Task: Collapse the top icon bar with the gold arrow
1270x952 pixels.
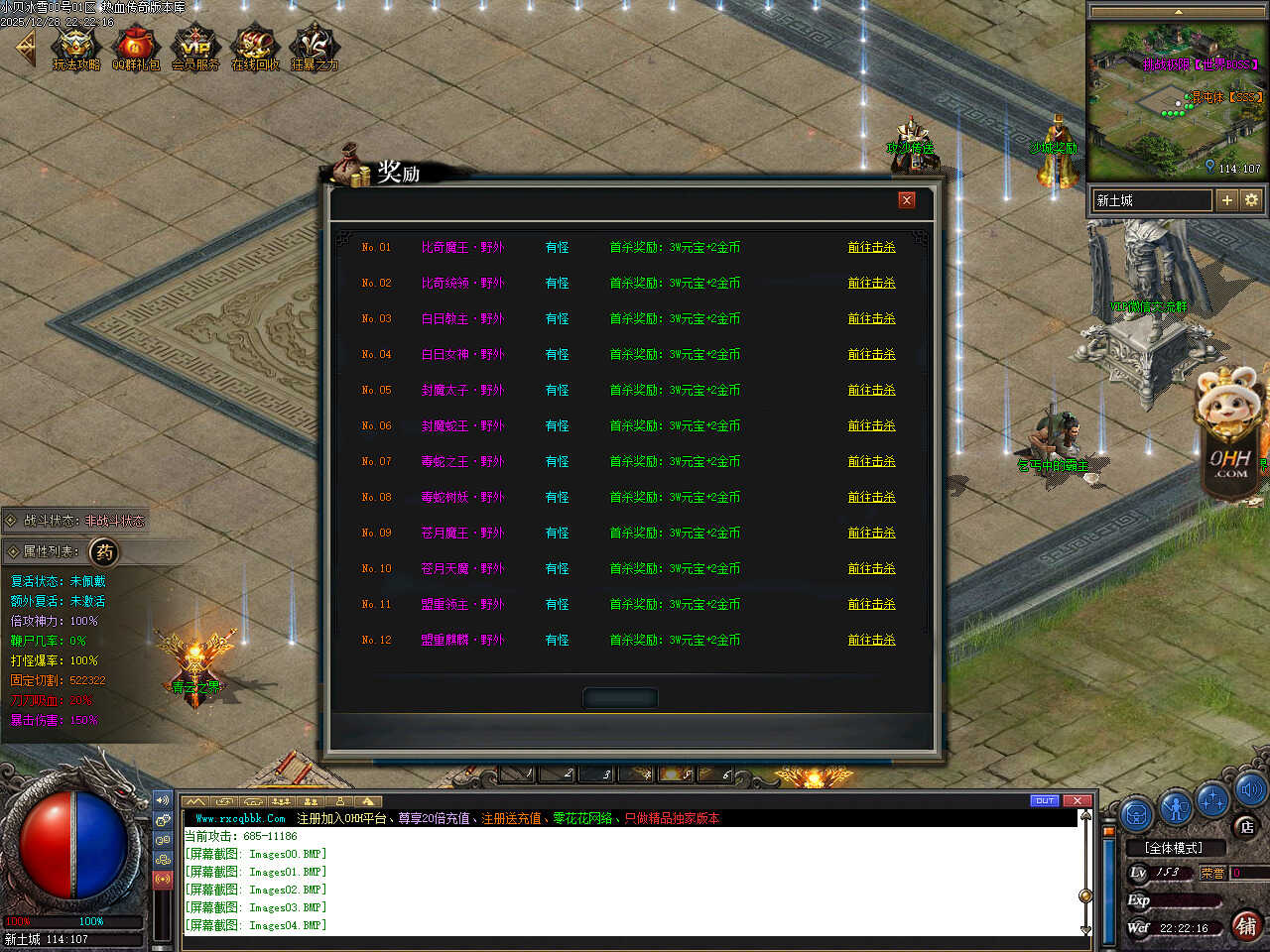Action: (26, 47)
